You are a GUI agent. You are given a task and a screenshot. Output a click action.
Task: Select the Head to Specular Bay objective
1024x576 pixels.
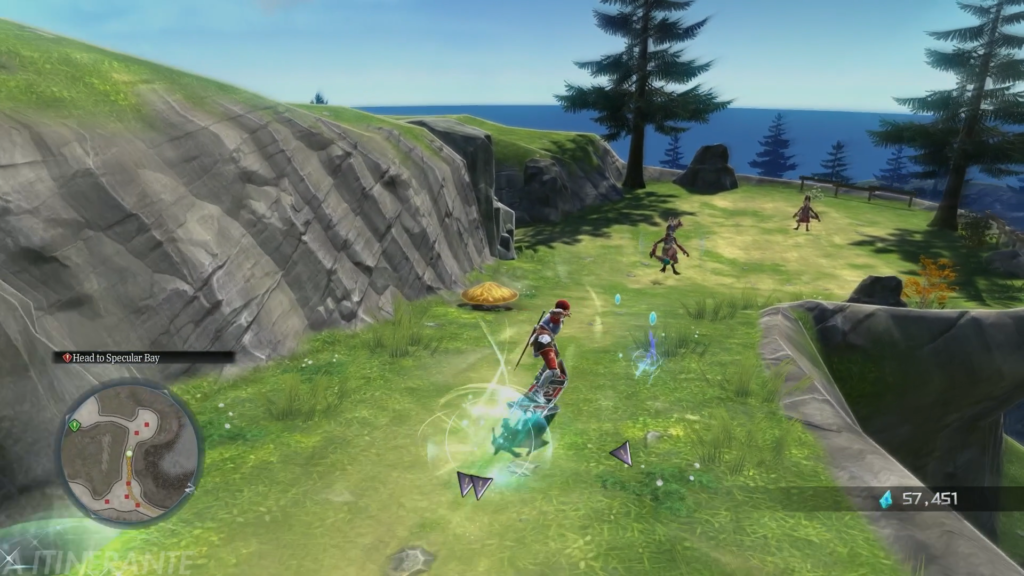pyautogui.click(x=115, y=357)
